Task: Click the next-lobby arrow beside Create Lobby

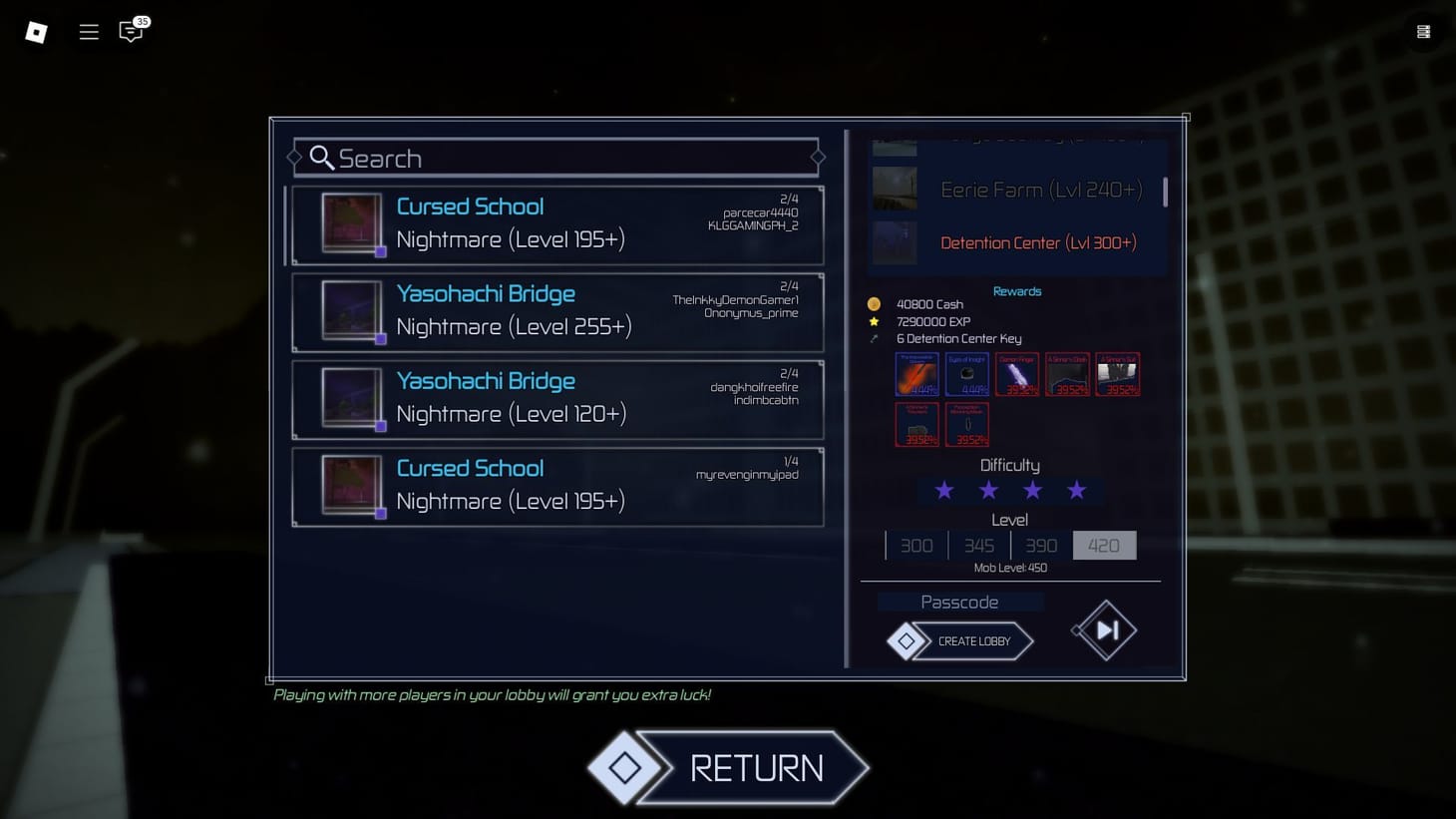Action: [x=1103, y=629]
